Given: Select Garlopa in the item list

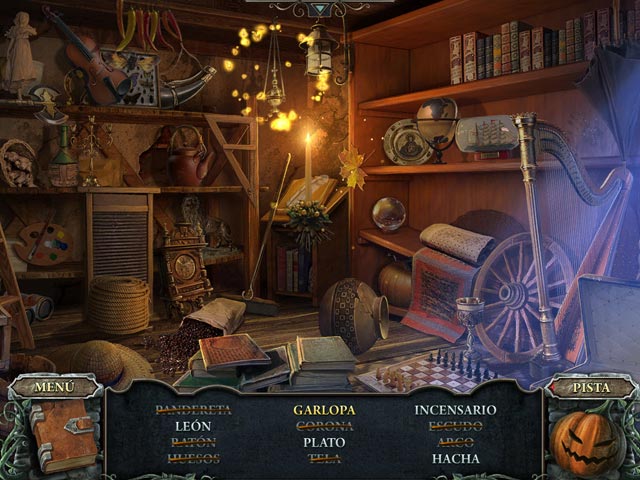Looking at the screenshot, I should tap(323, 409).
